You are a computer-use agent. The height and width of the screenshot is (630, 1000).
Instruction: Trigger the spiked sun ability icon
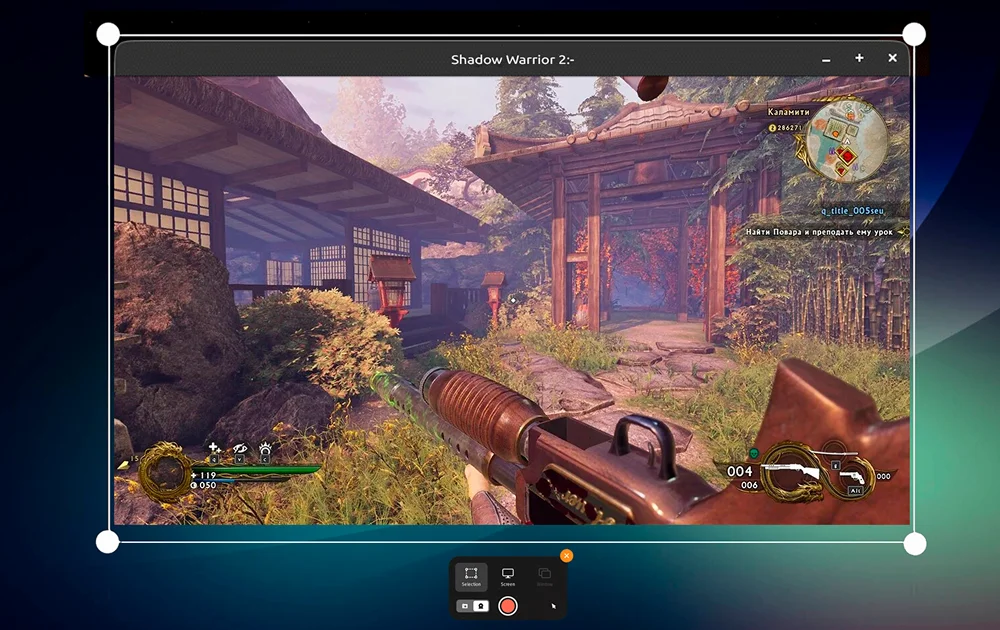tap(265, 449)
